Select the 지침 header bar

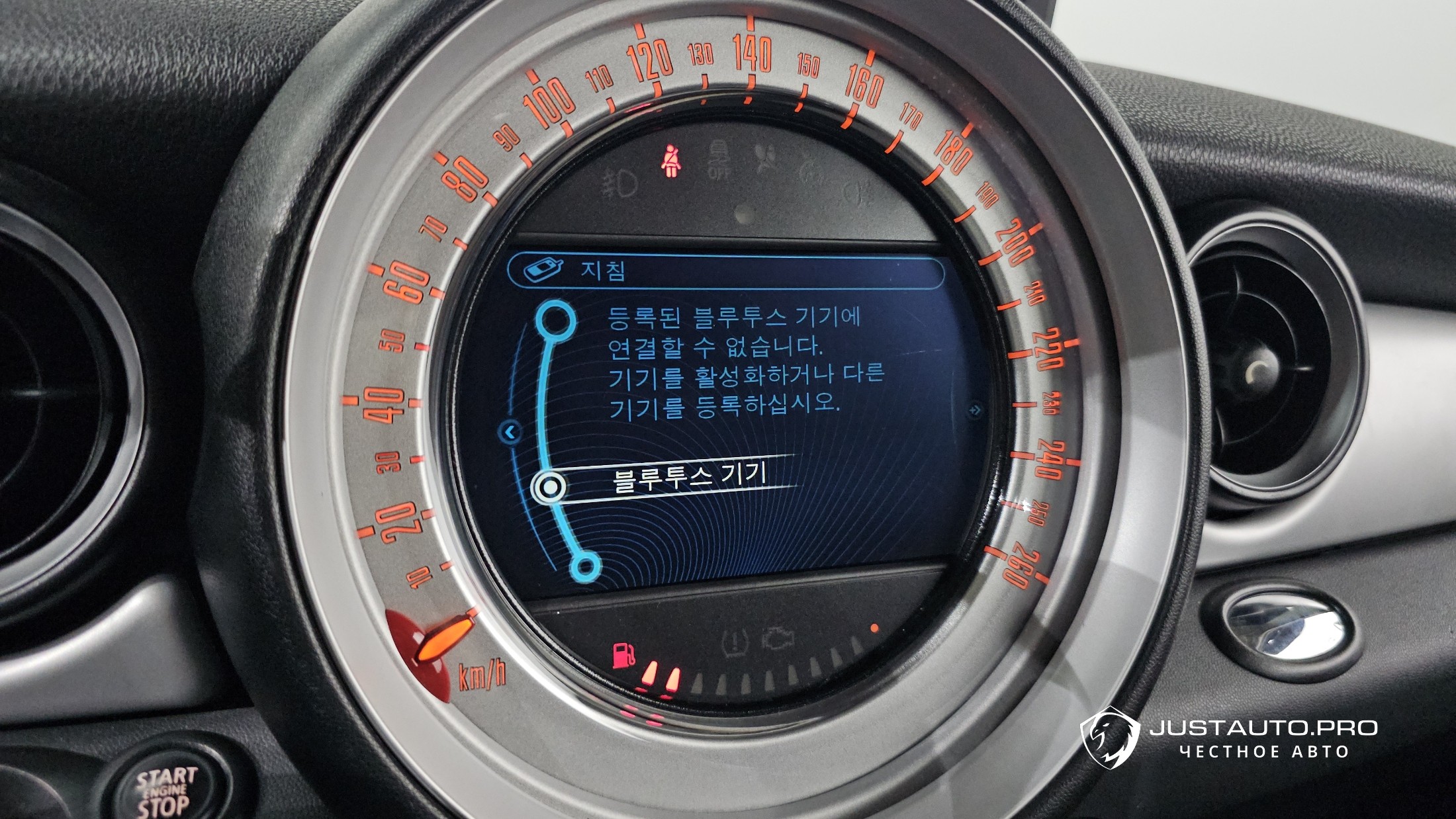click(725, 271)
